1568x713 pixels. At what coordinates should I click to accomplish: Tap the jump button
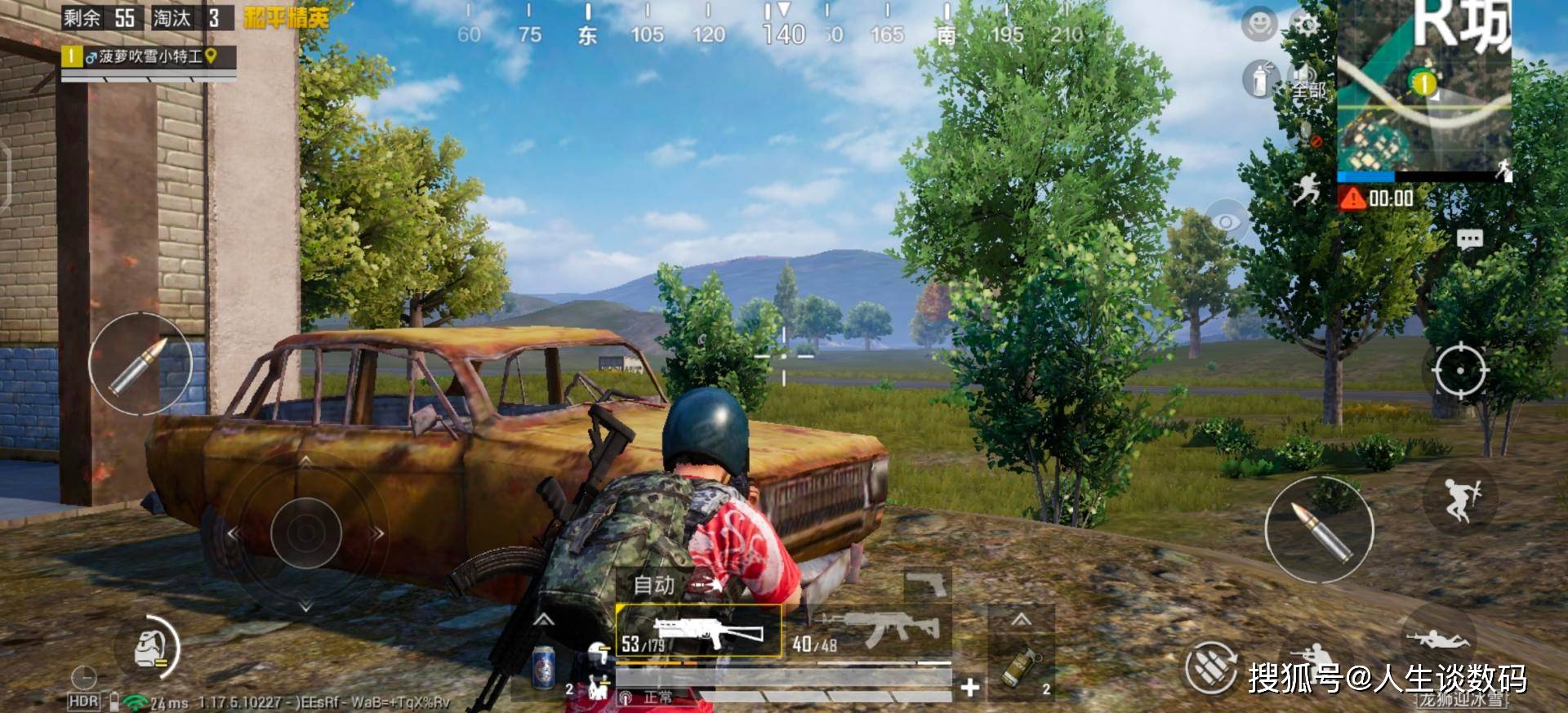point(1460,498)
